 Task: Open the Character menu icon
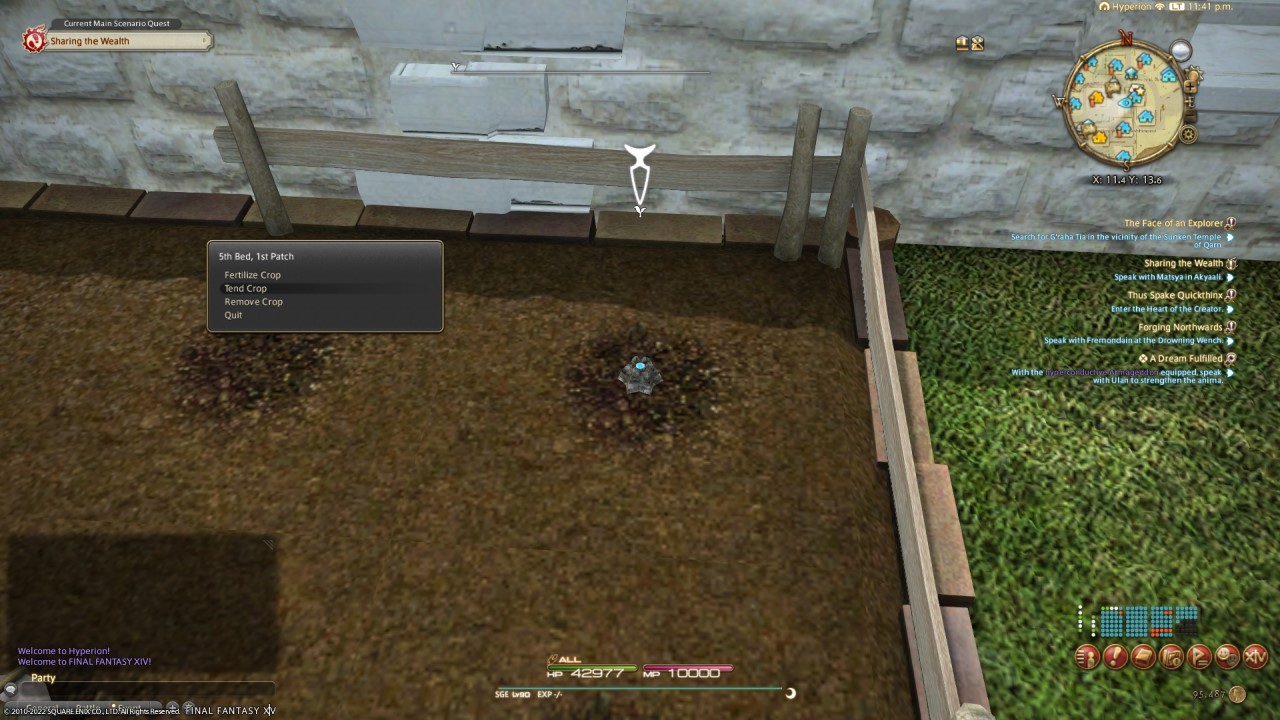(1086, 657)
